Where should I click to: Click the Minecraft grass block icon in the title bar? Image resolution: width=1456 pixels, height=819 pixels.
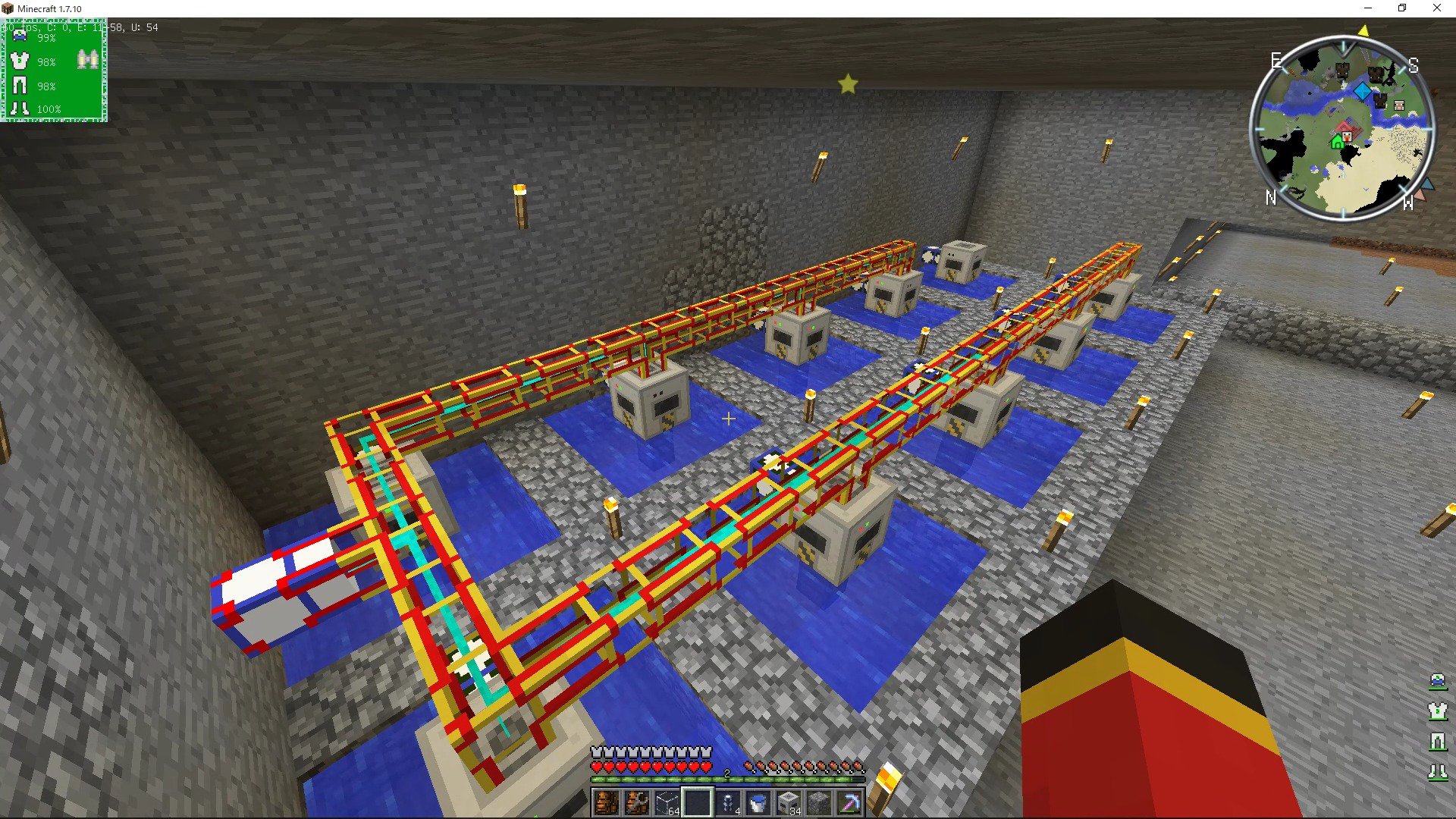tap(8, 8)
